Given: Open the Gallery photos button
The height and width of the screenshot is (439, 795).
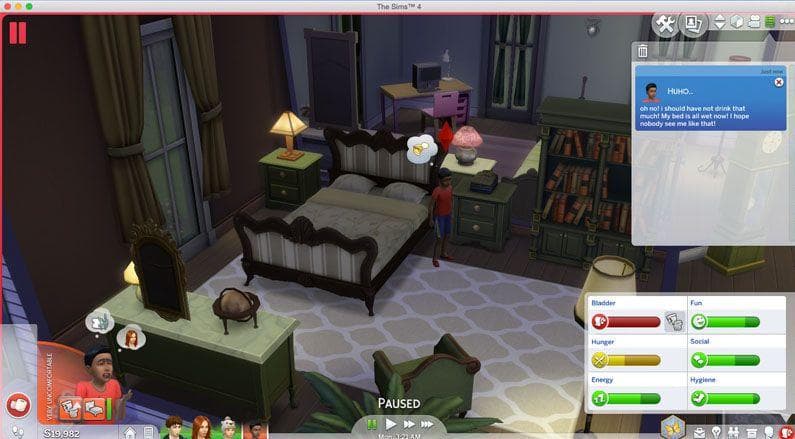Looking at the screenshot, I should [693, 23].
